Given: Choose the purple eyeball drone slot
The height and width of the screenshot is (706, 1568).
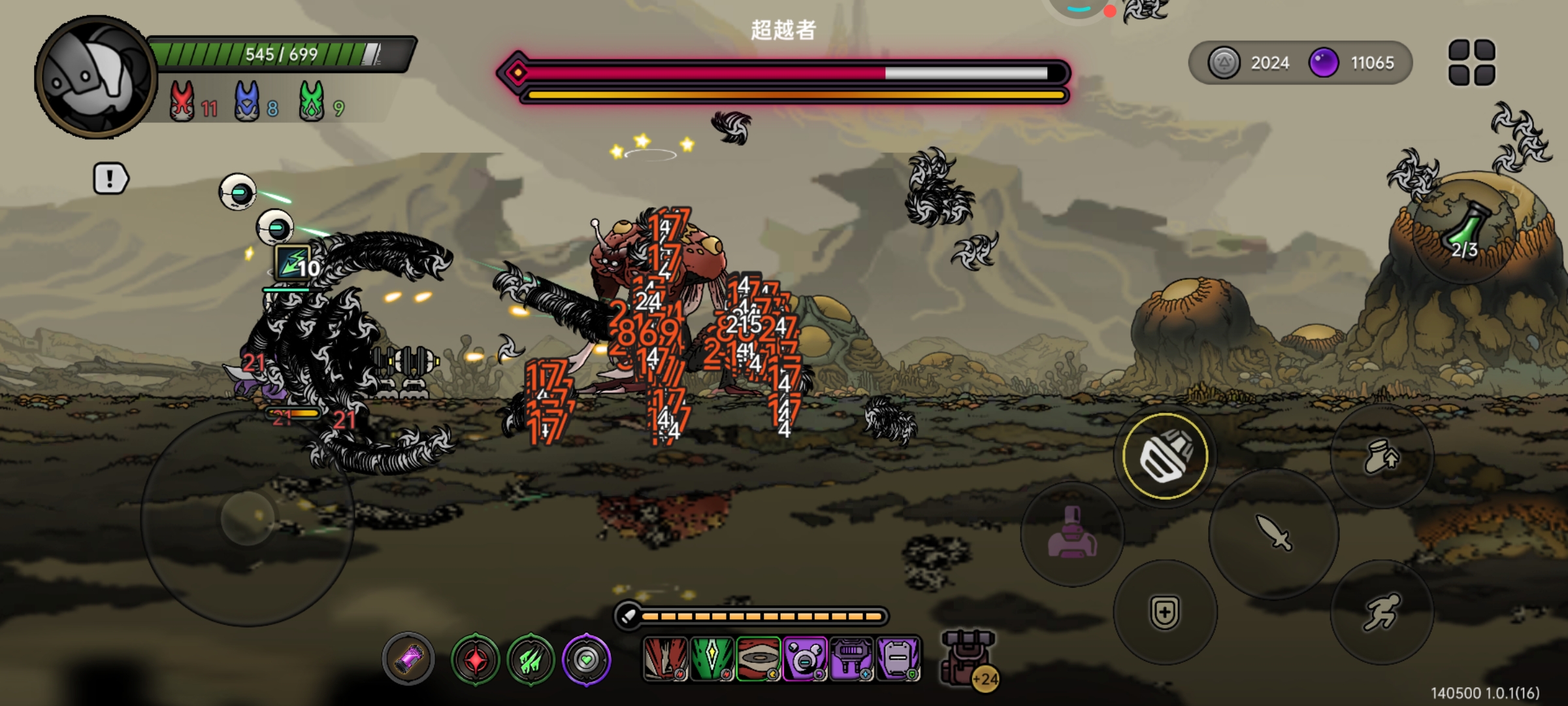Looking at the screenshot, I should [805, 658].
